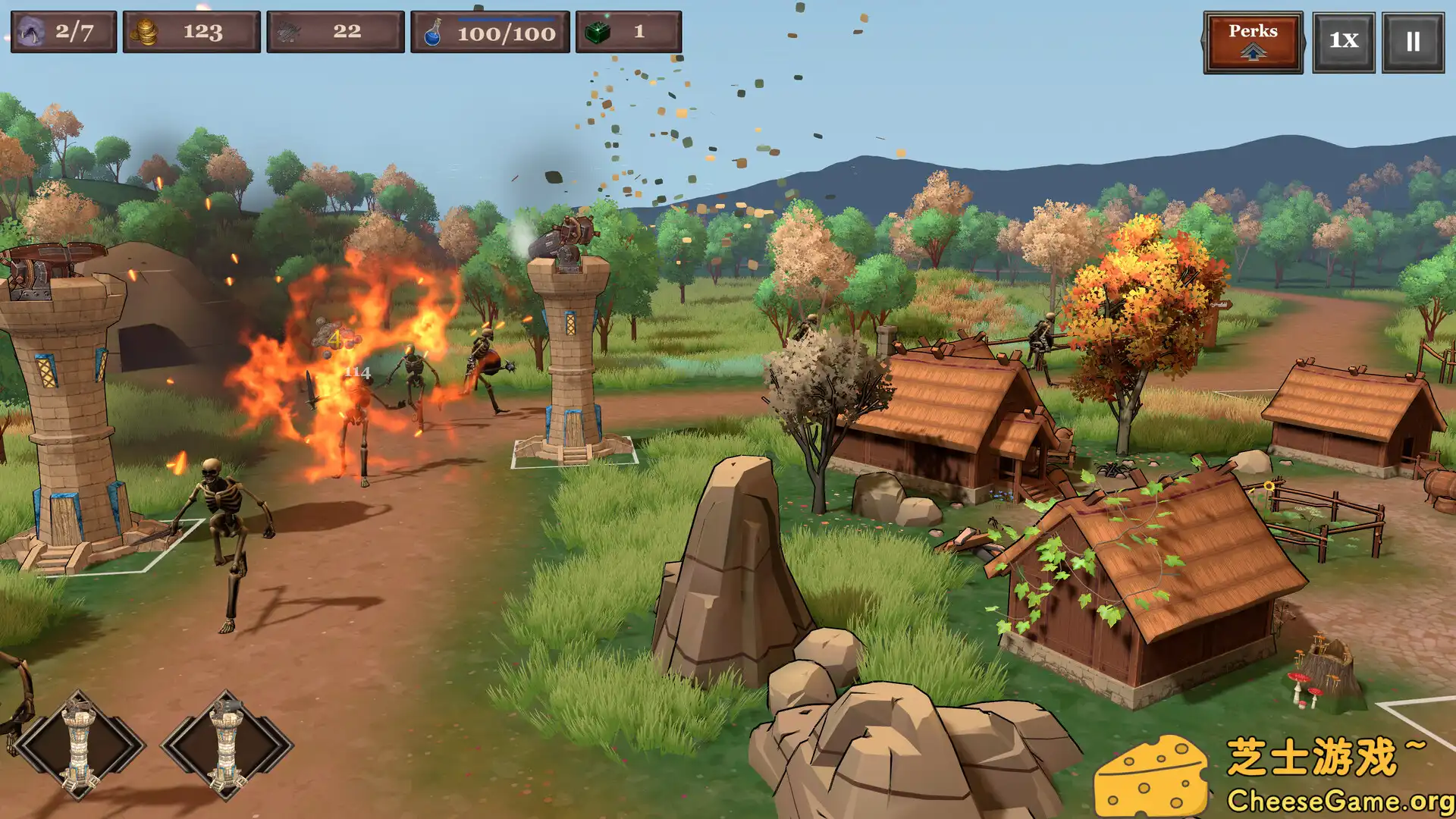
Task: Open the Perks menu
Action: (x=1252, y=32)
